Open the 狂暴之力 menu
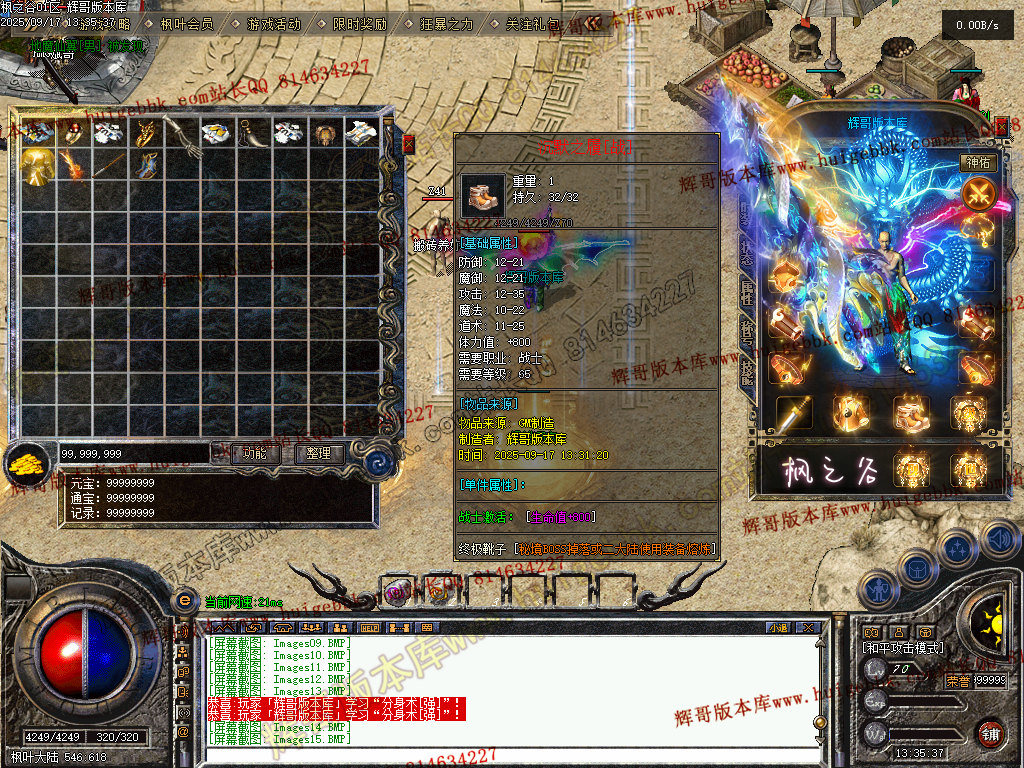 click(x=444, y=23)
